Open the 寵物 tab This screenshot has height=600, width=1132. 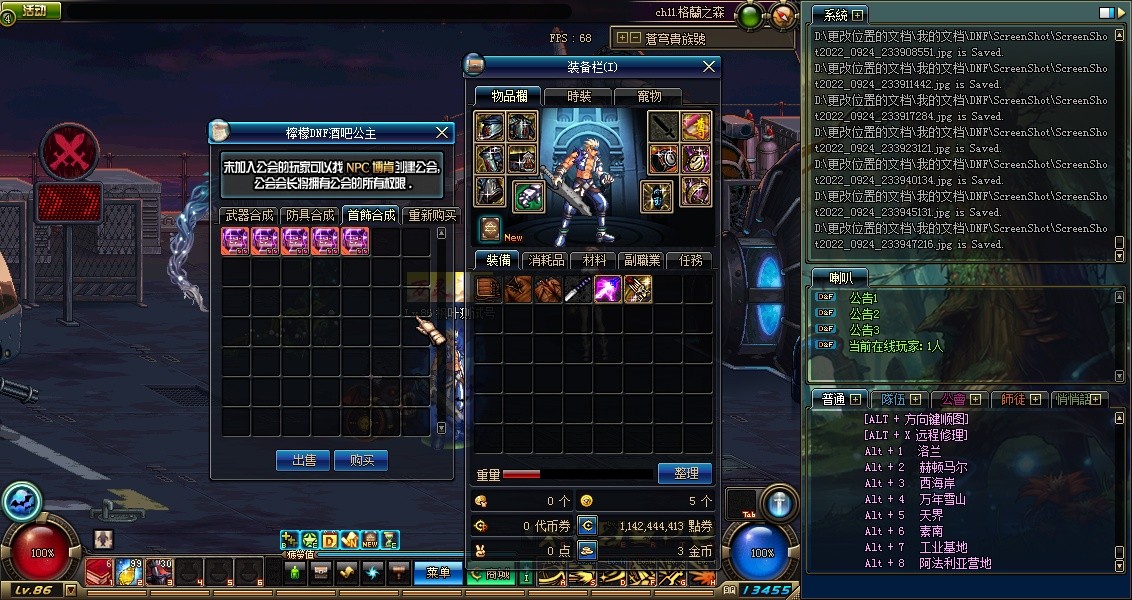[x=649, y=96]
